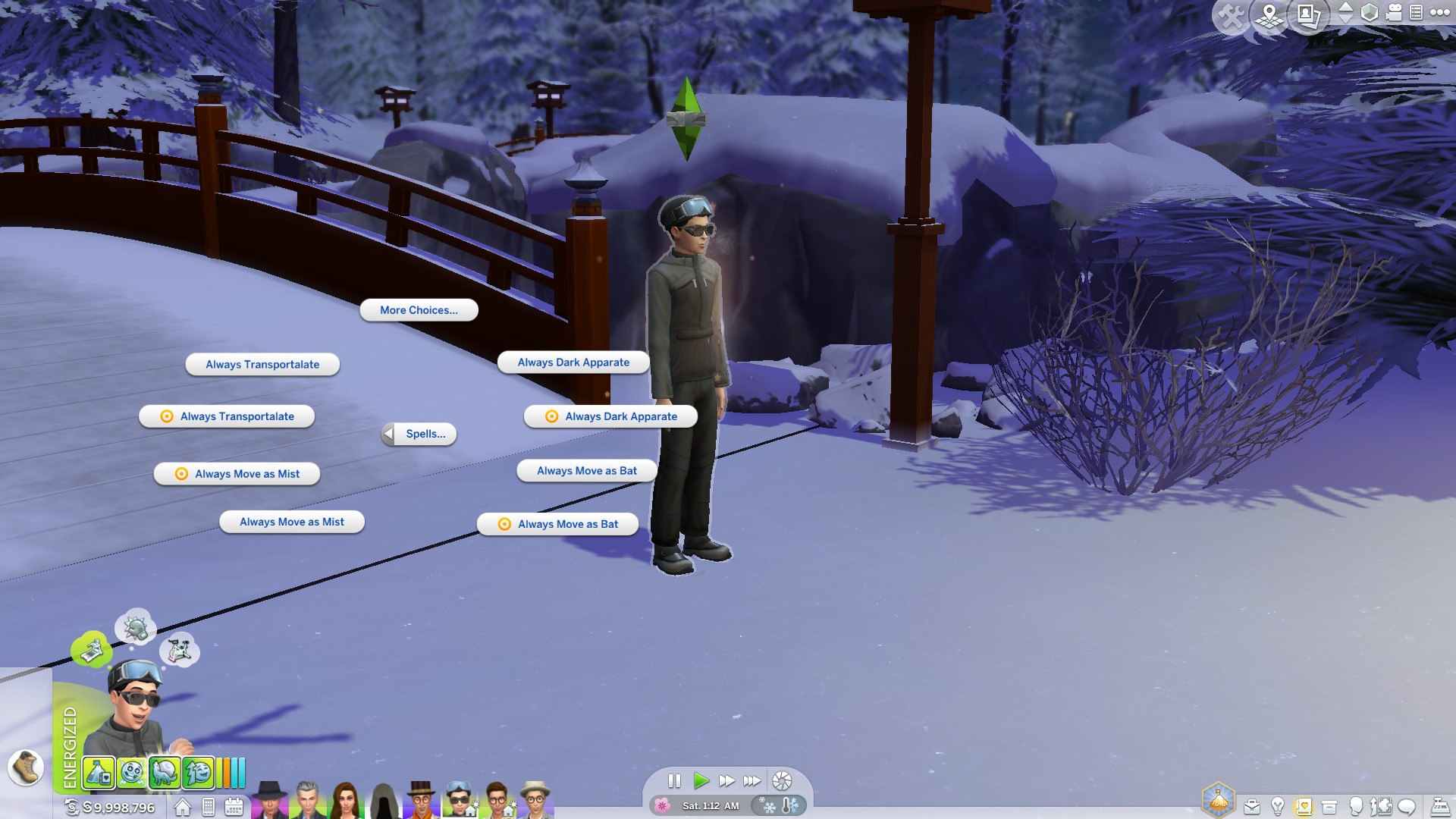Enable the Always Transportalate option
Screen dimensions: 1456x819
pyautogui.click(x=227, y=416)
